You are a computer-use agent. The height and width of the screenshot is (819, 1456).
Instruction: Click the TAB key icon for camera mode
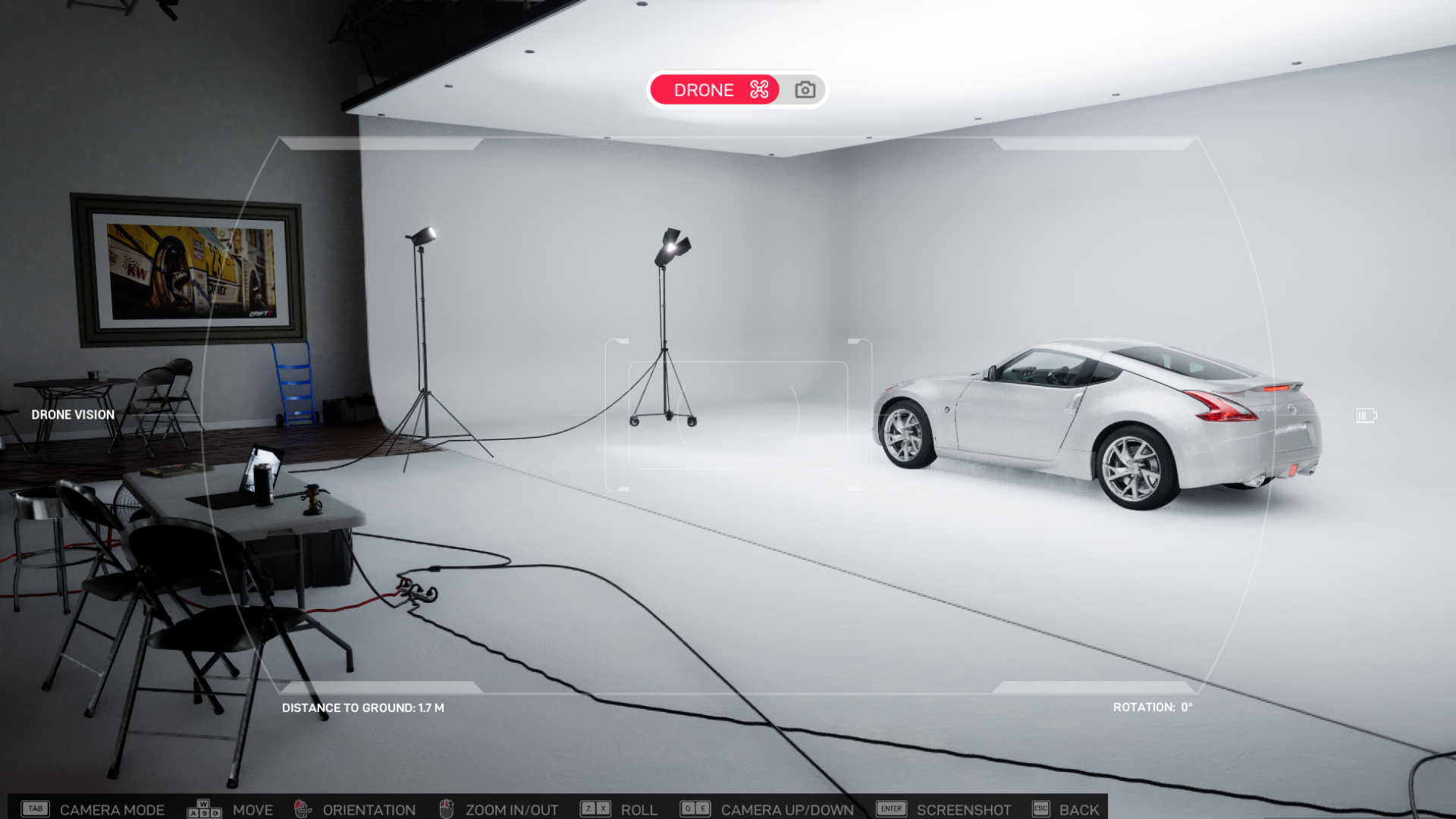click(x=35, y=808)
